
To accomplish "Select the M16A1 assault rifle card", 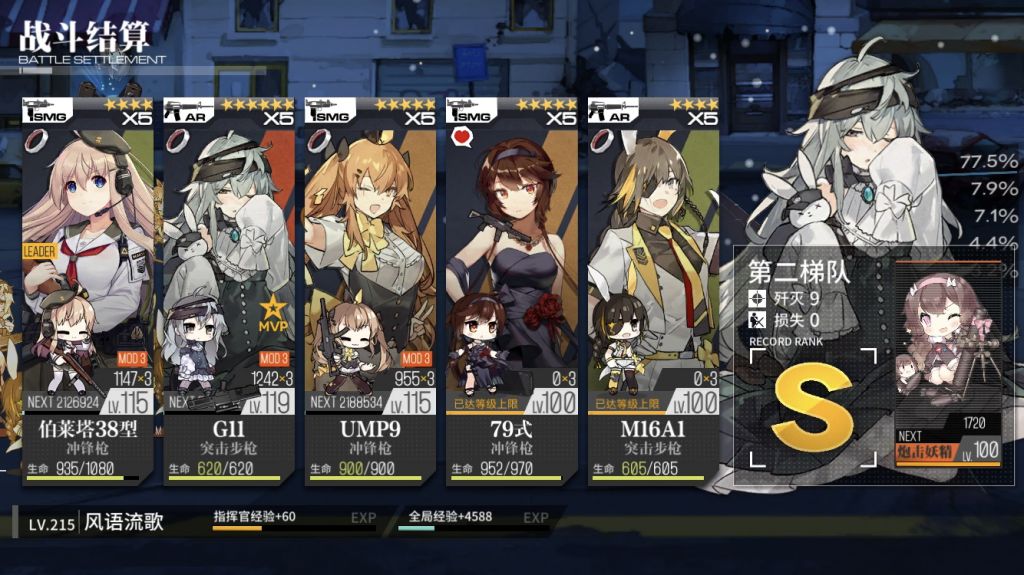I will 653,290.
